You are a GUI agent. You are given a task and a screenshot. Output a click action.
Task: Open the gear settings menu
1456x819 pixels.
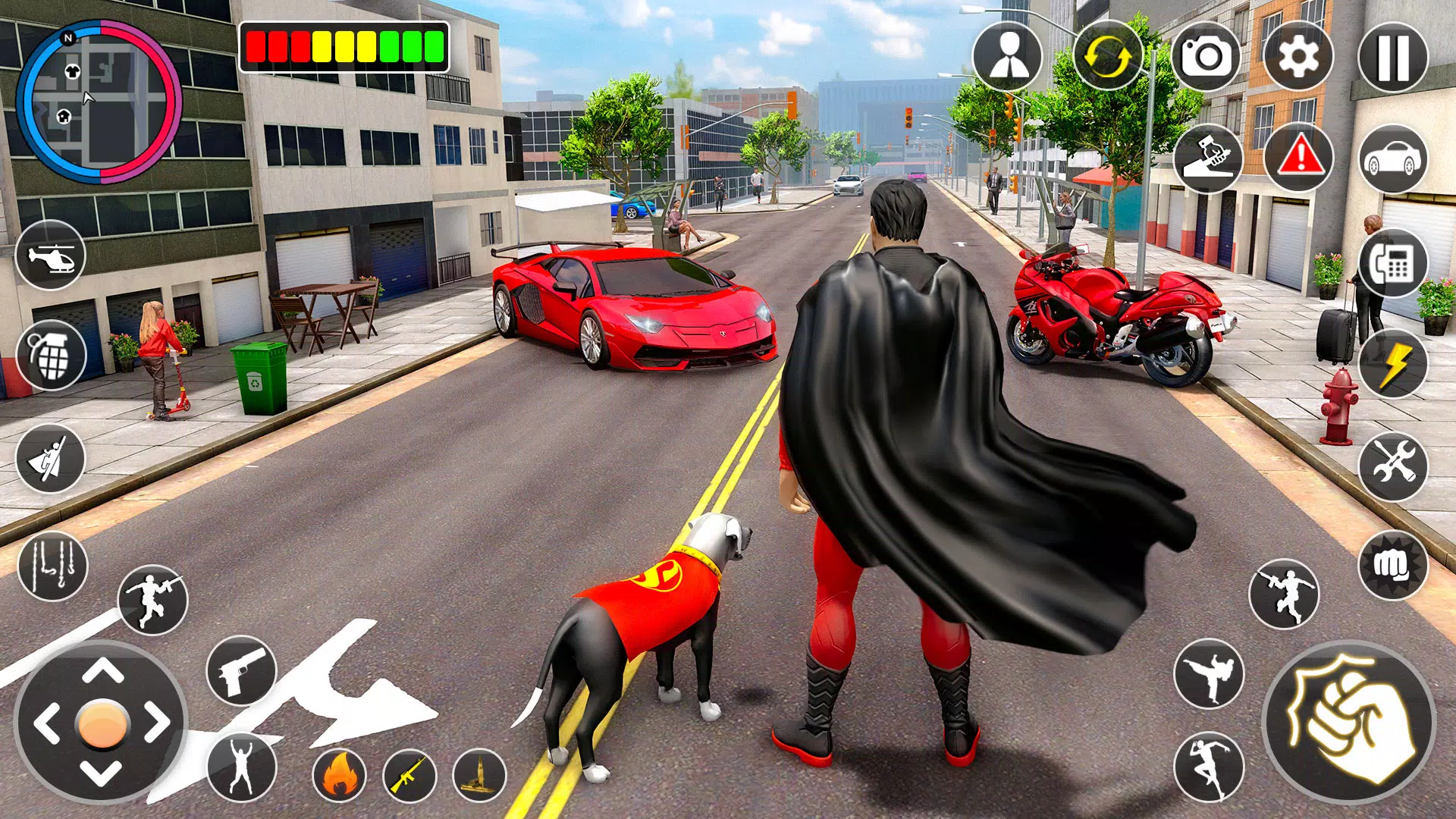pyautogui.click(x=1298, y=57)
